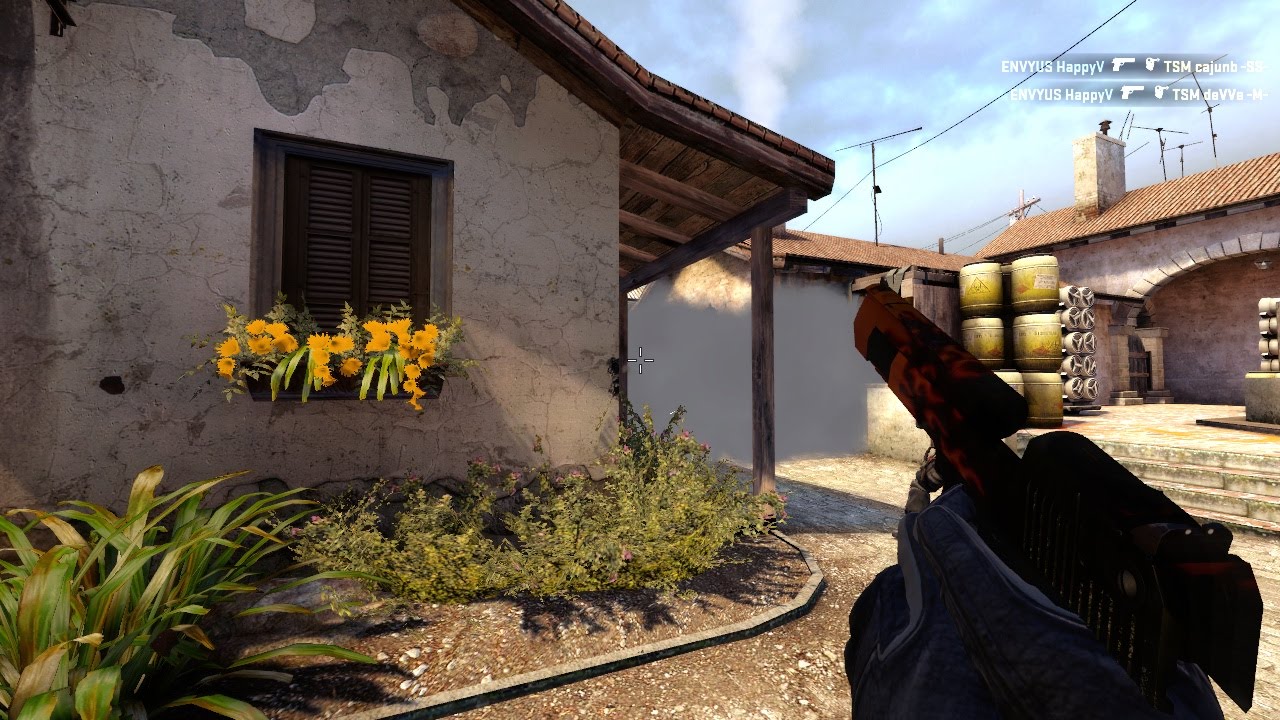The width and height of the screenshot is (1280, 720).
Task: Select the kill feed row naming TSM cajunb
Action: pos(1131,66)
